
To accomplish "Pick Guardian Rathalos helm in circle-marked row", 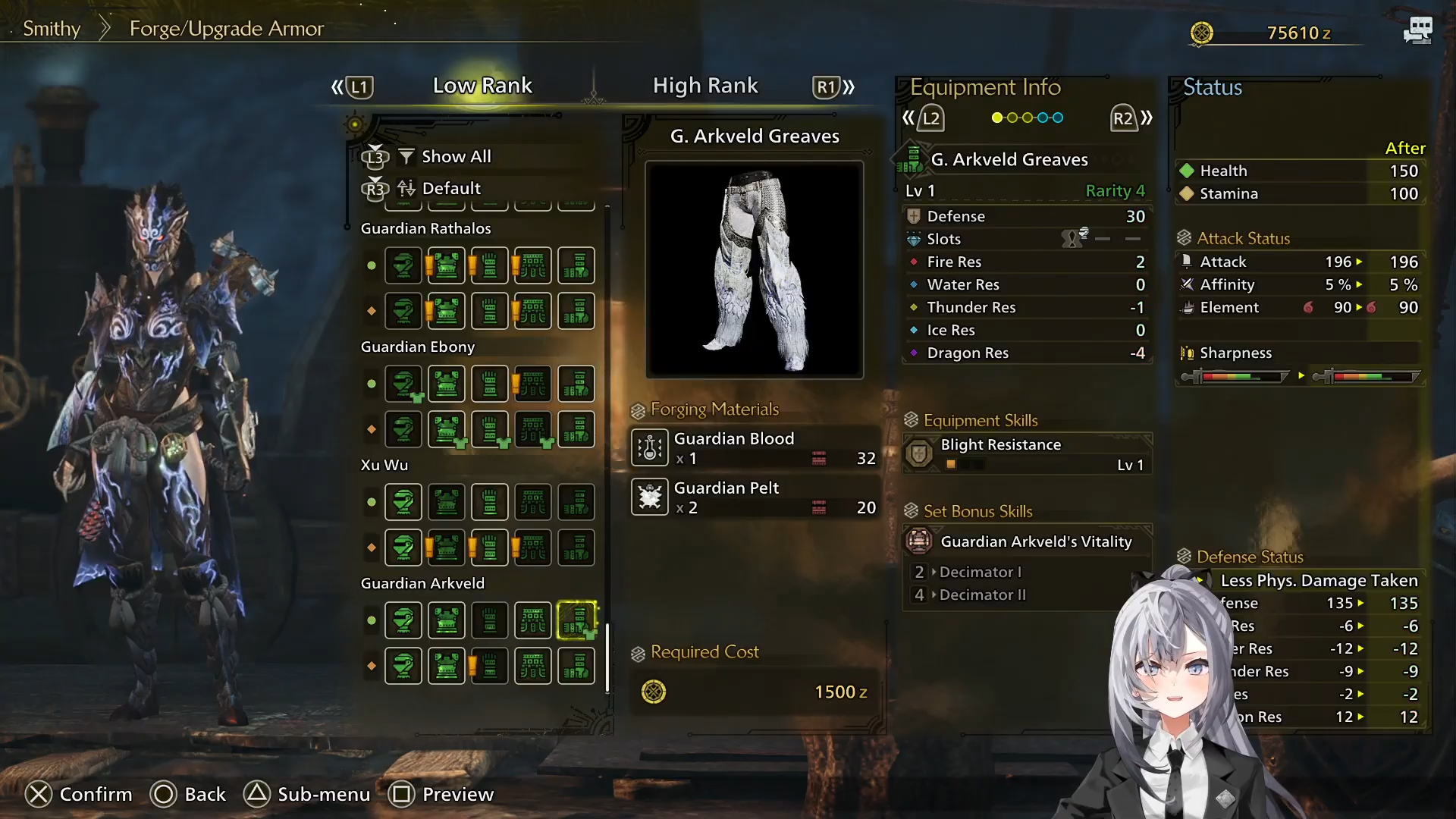I will [403, 265].
